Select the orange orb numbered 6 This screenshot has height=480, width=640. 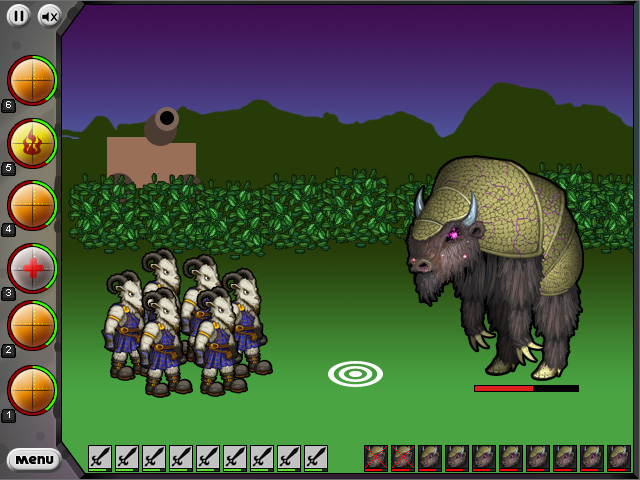32,80
